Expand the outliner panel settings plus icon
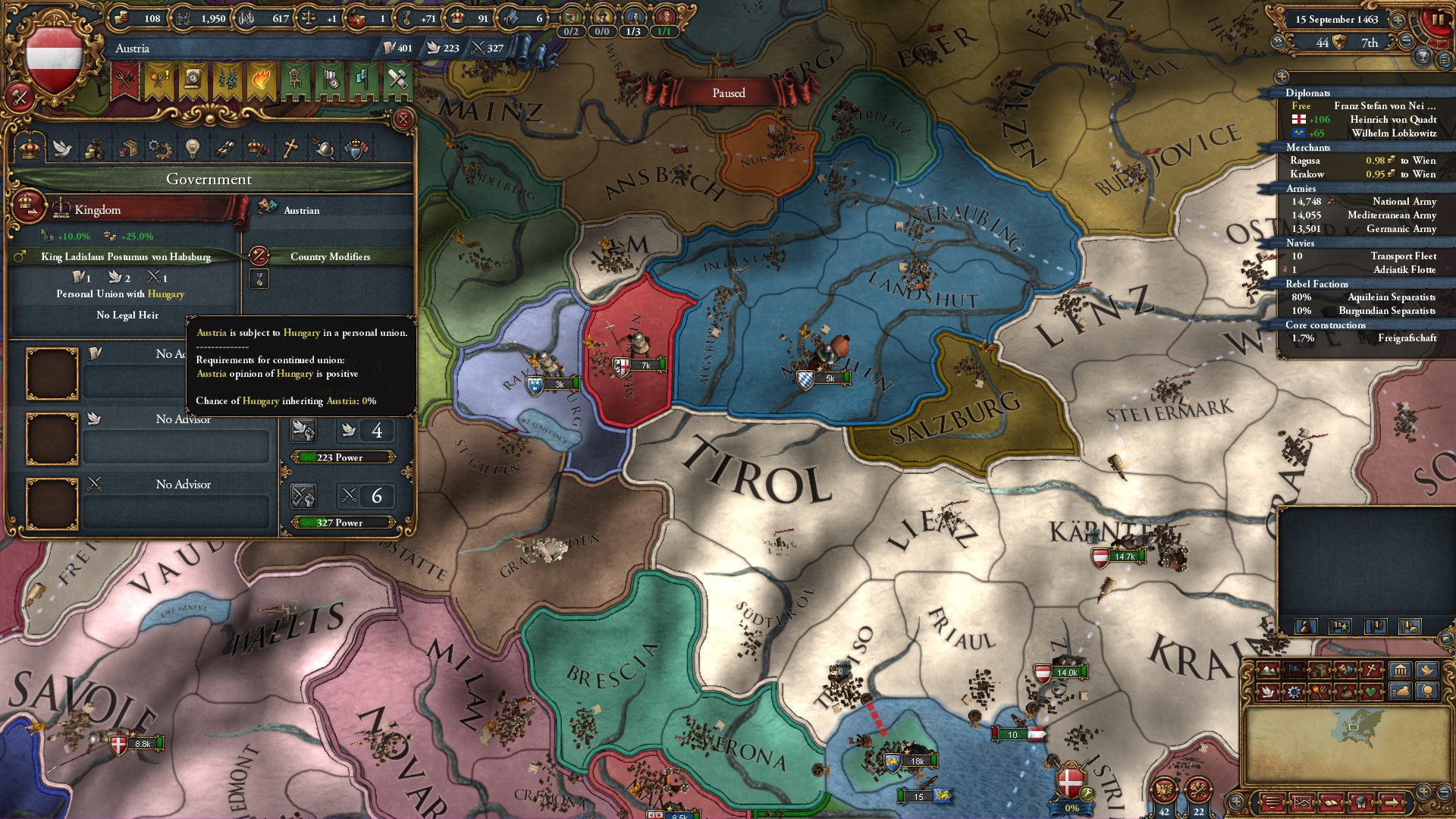The width and height of the screenshot is (1456, 819). click(x=1282, y=78)
